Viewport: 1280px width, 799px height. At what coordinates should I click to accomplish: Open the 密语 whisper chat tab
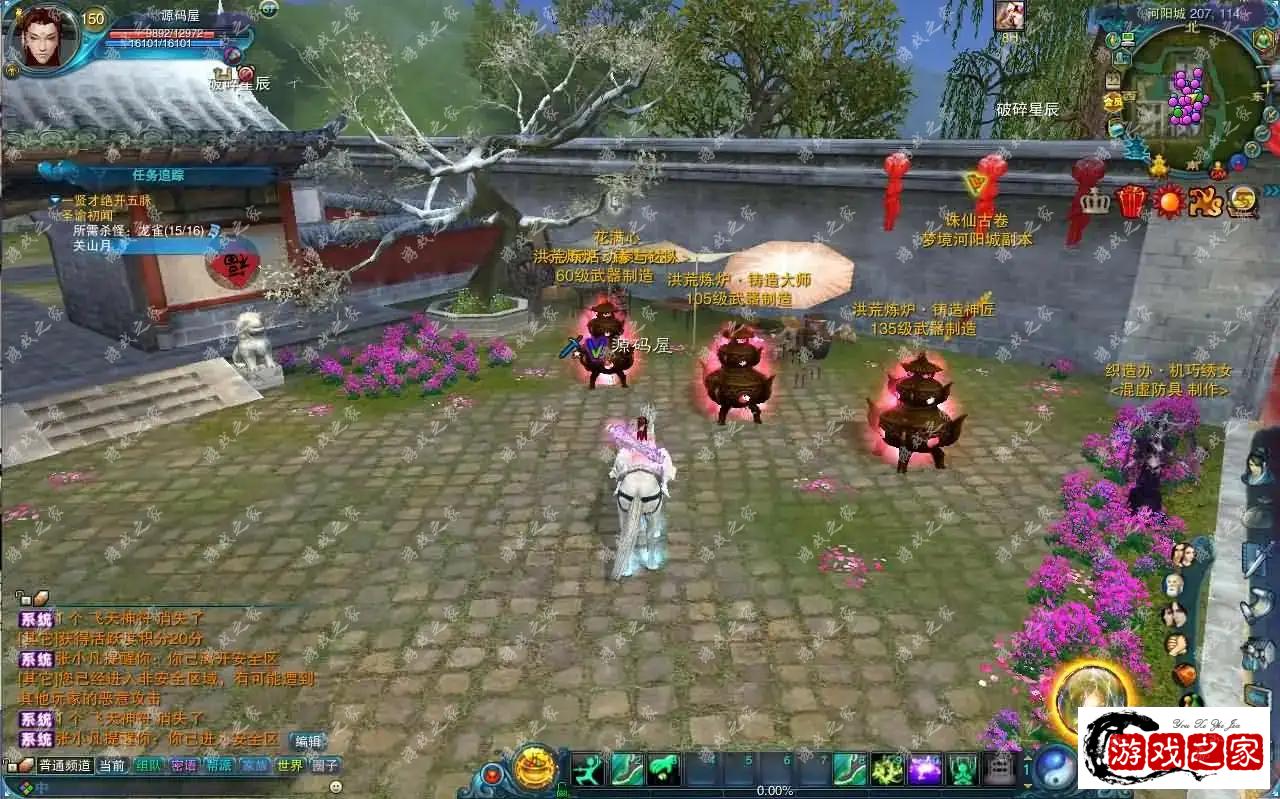click(184, 766)
